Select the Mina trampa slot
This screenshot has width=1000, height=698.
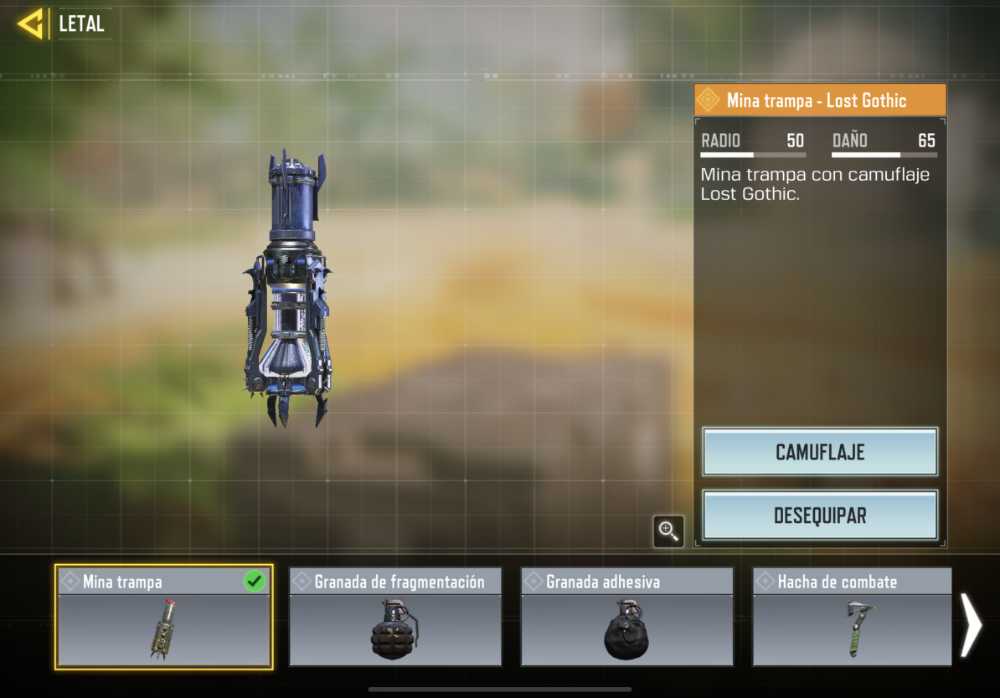164,617
